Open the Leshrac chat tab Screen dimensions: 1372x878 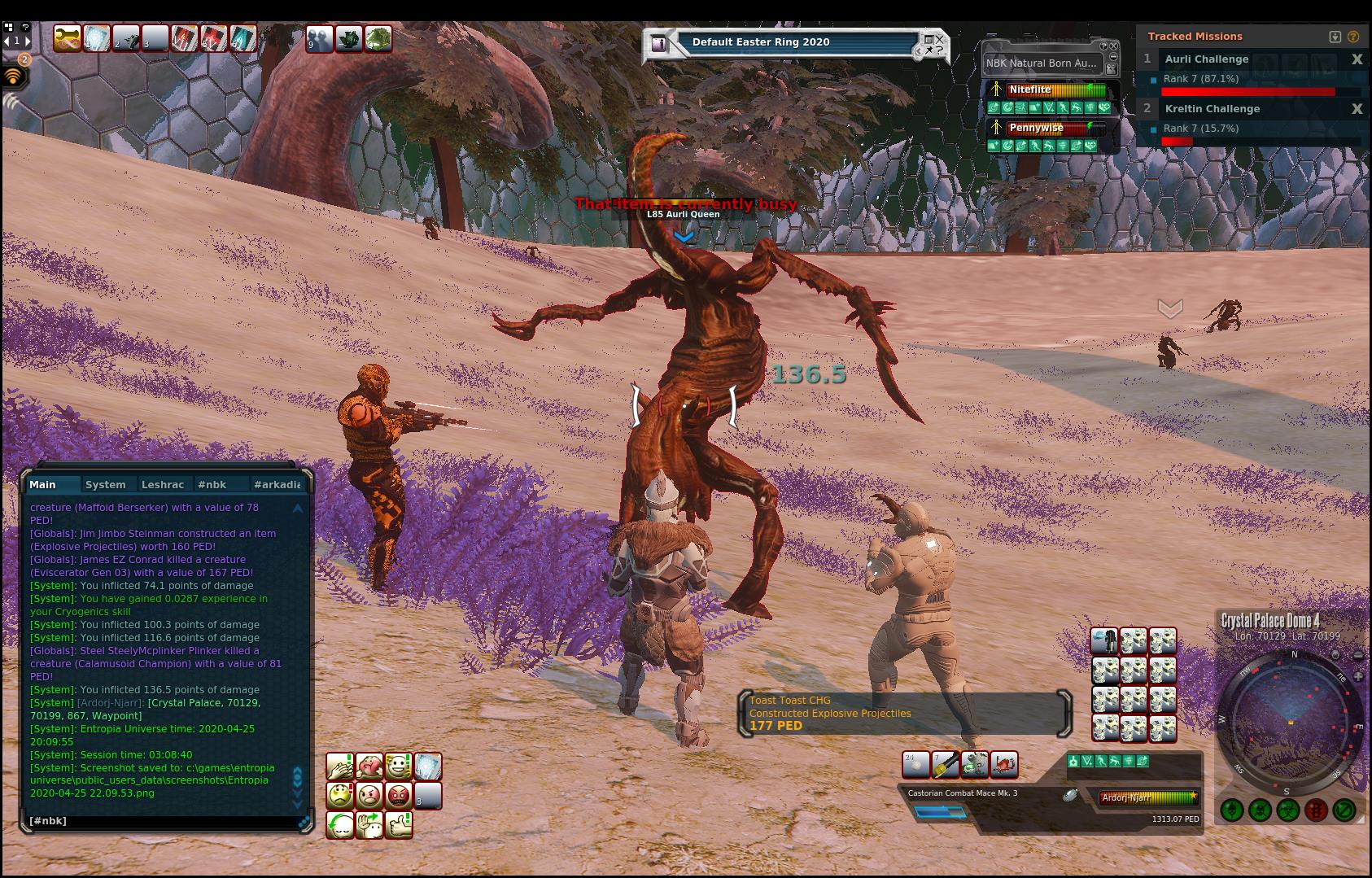click(162, 484)
